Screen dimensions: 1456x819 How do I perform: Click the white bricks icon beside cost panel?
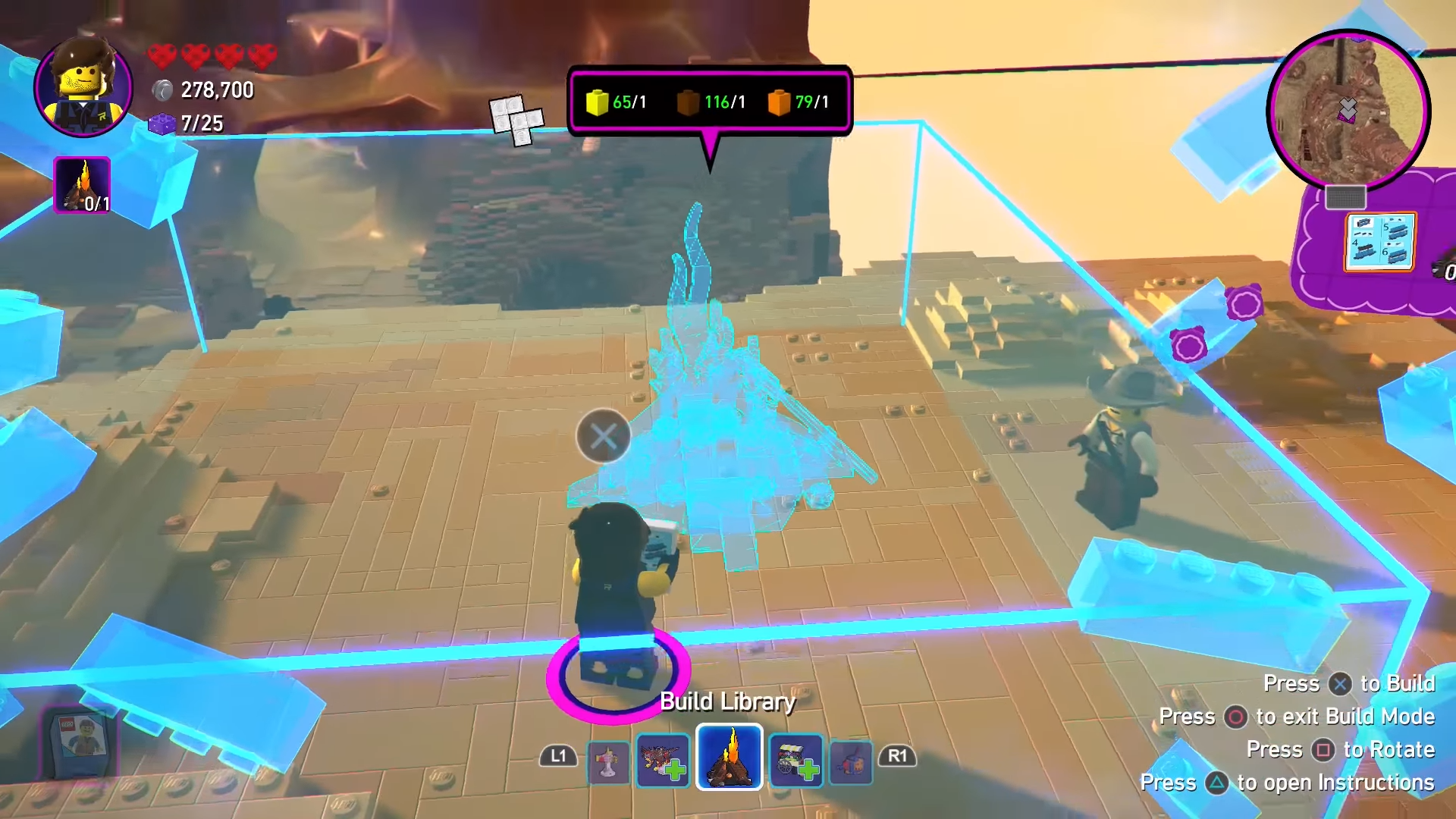[x=516, y=120]
